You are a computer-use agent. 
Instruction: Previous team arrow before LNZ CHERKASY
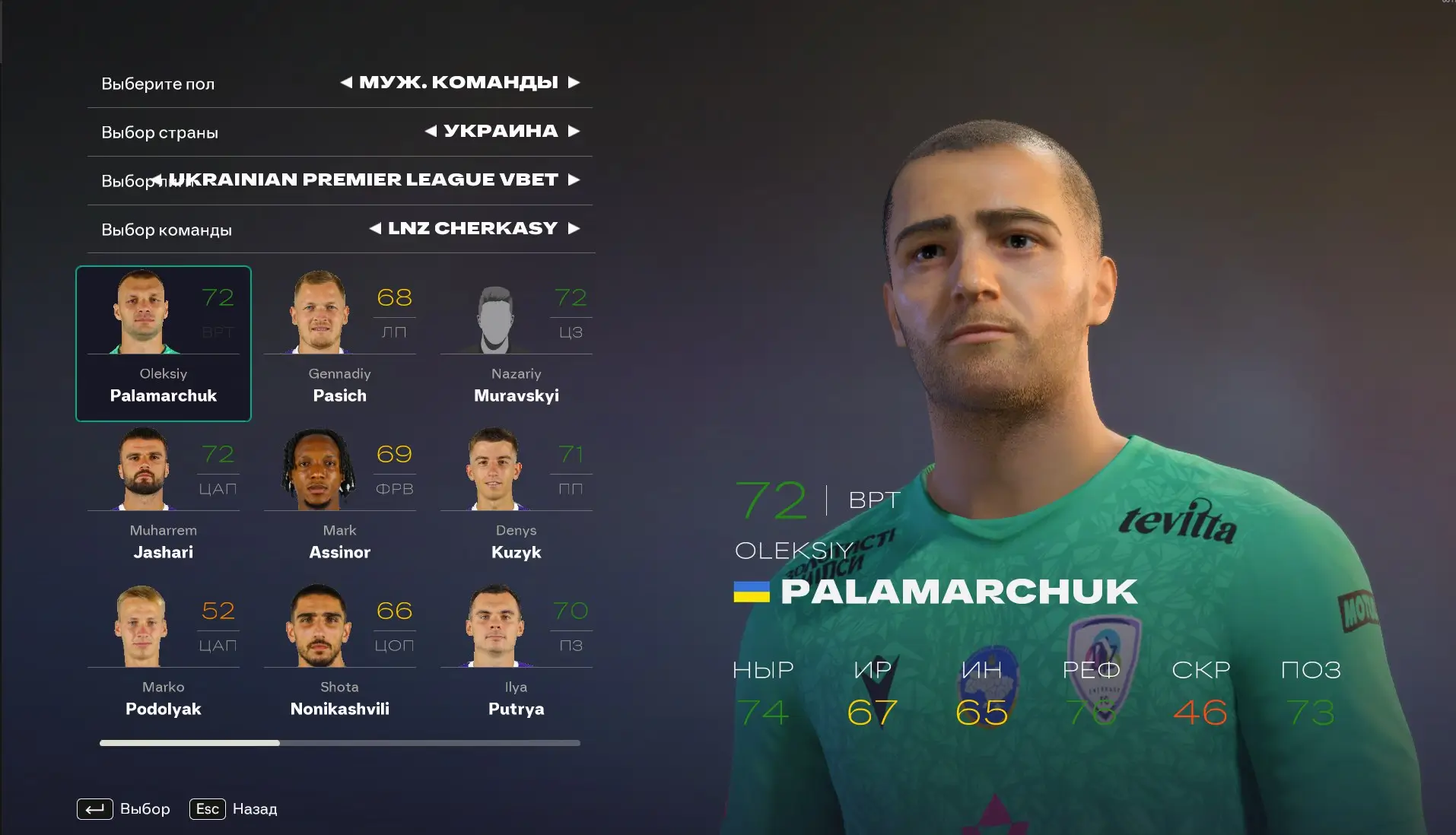(x=375, y=228)
